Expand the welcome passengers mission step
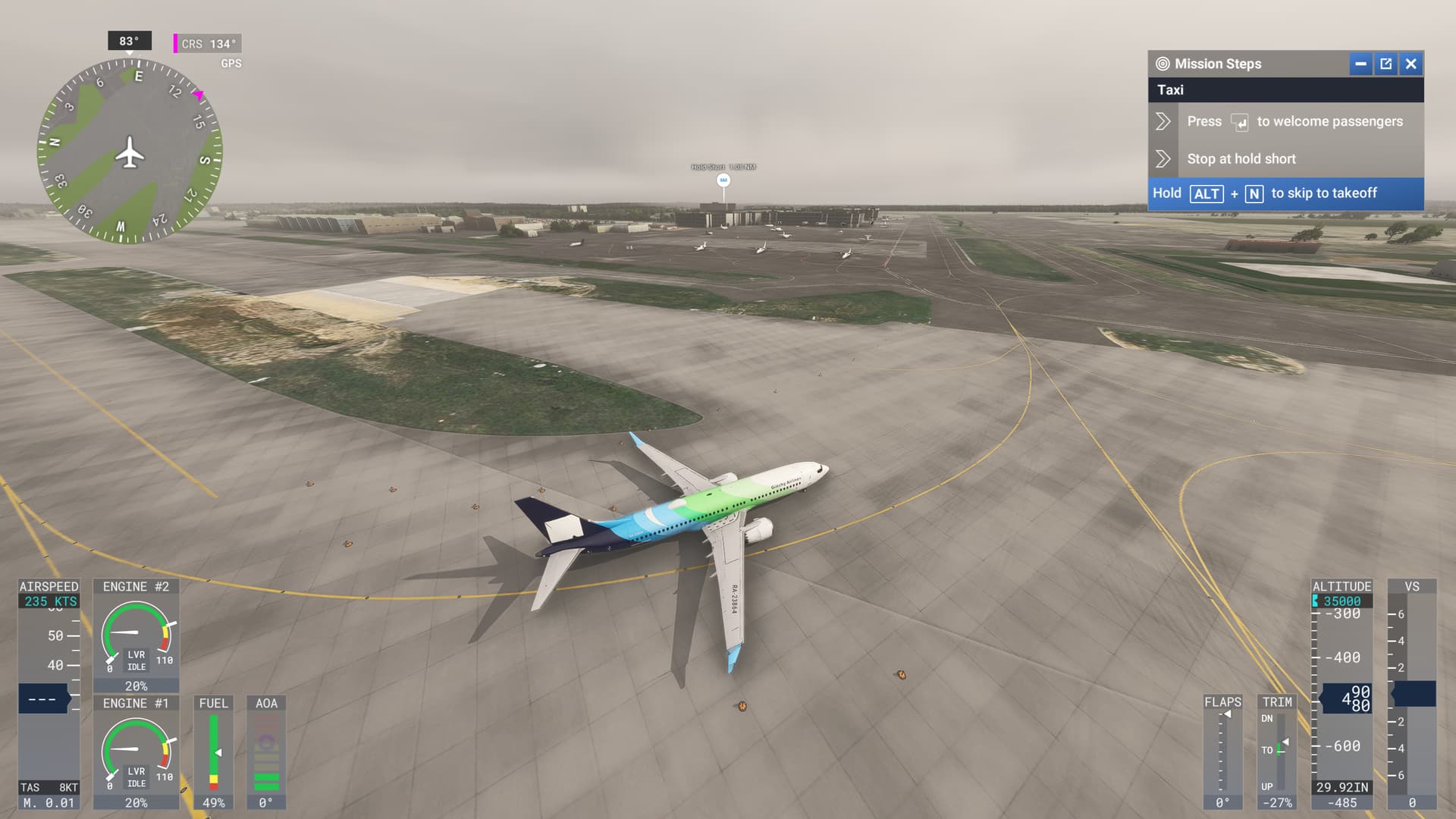The image size is (1456, 819). [1163, 121]
